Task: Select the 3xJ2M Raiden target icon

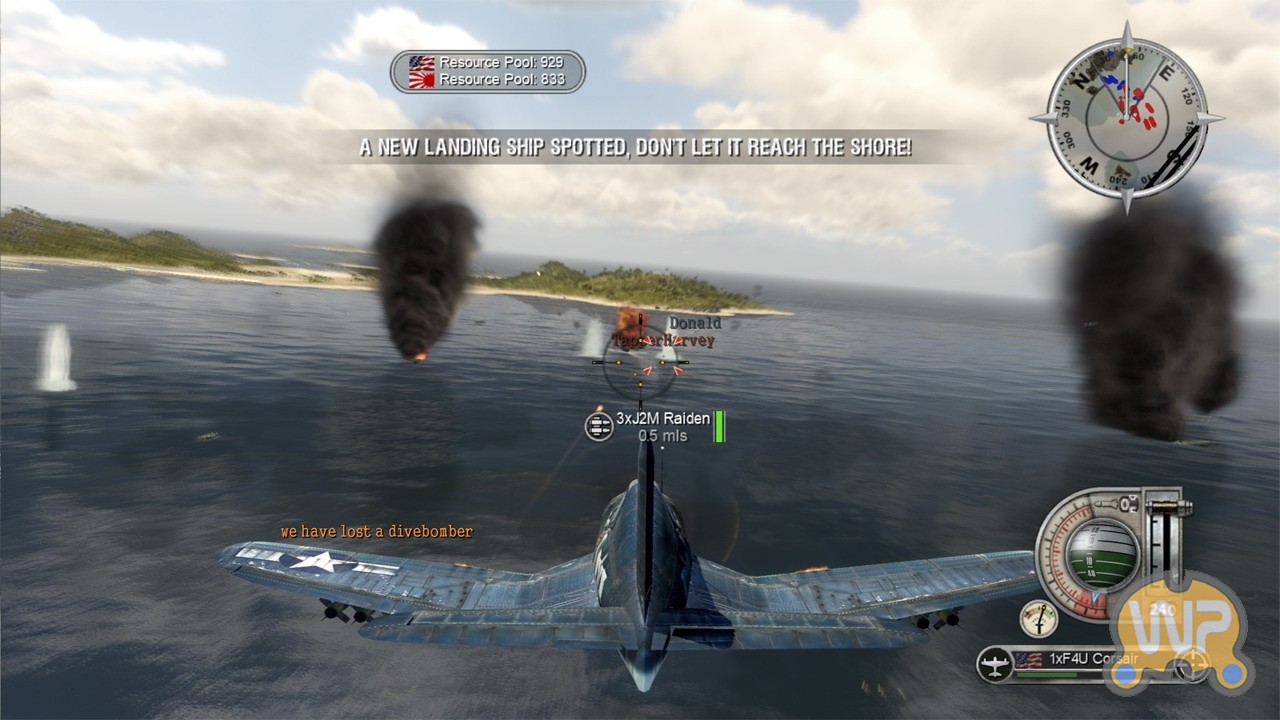Action: [x=599, y=427]
